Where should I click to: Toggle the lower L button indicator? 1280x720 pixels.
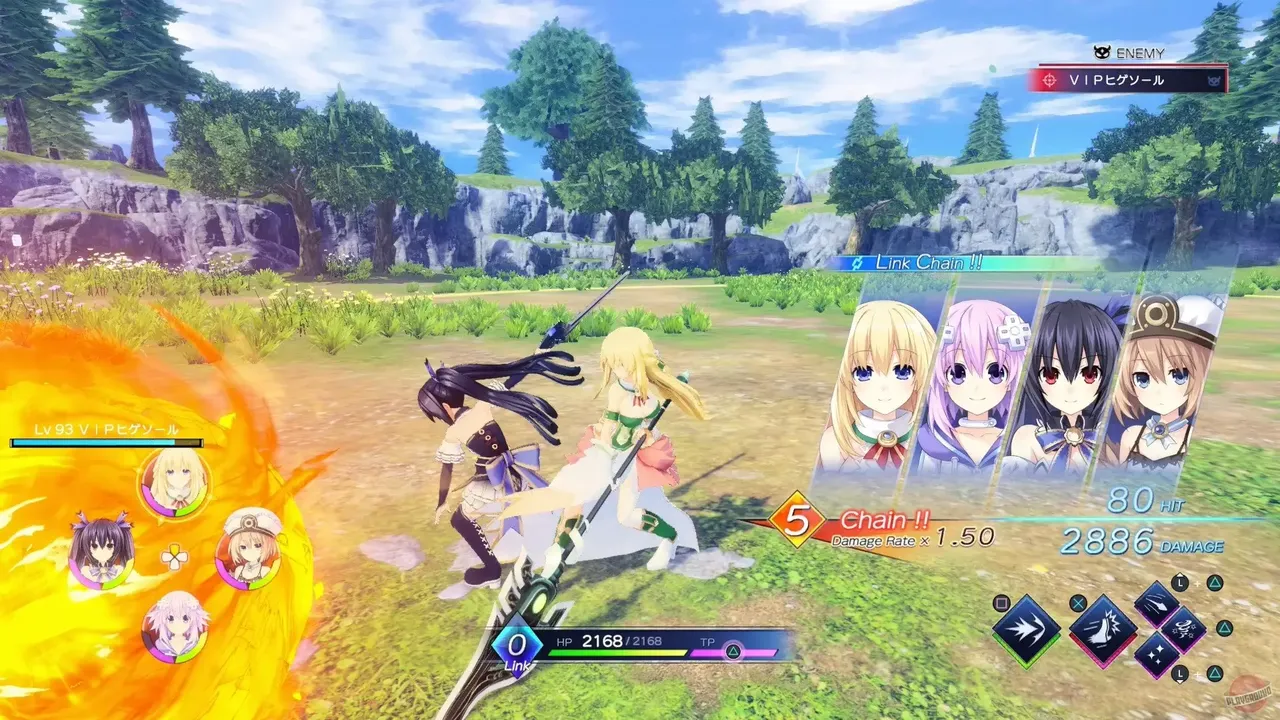pos(1179,674)
